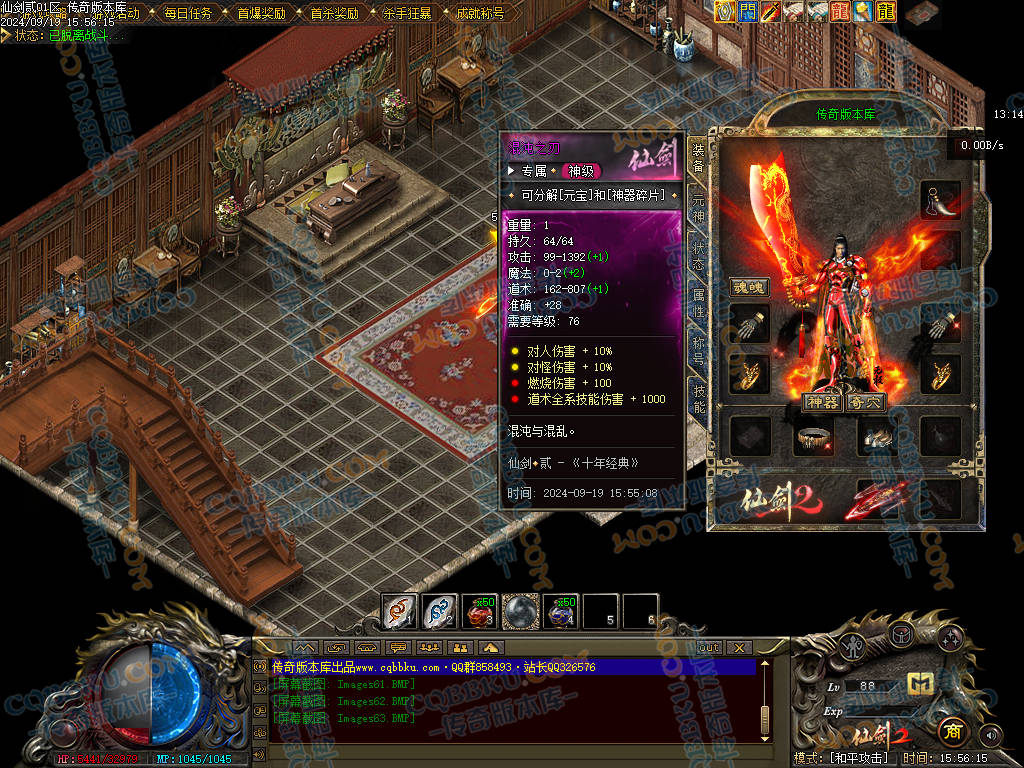1024x768 pixels.
Task: Select the horn necklace equipment slot
Action: tap(940, 200)
